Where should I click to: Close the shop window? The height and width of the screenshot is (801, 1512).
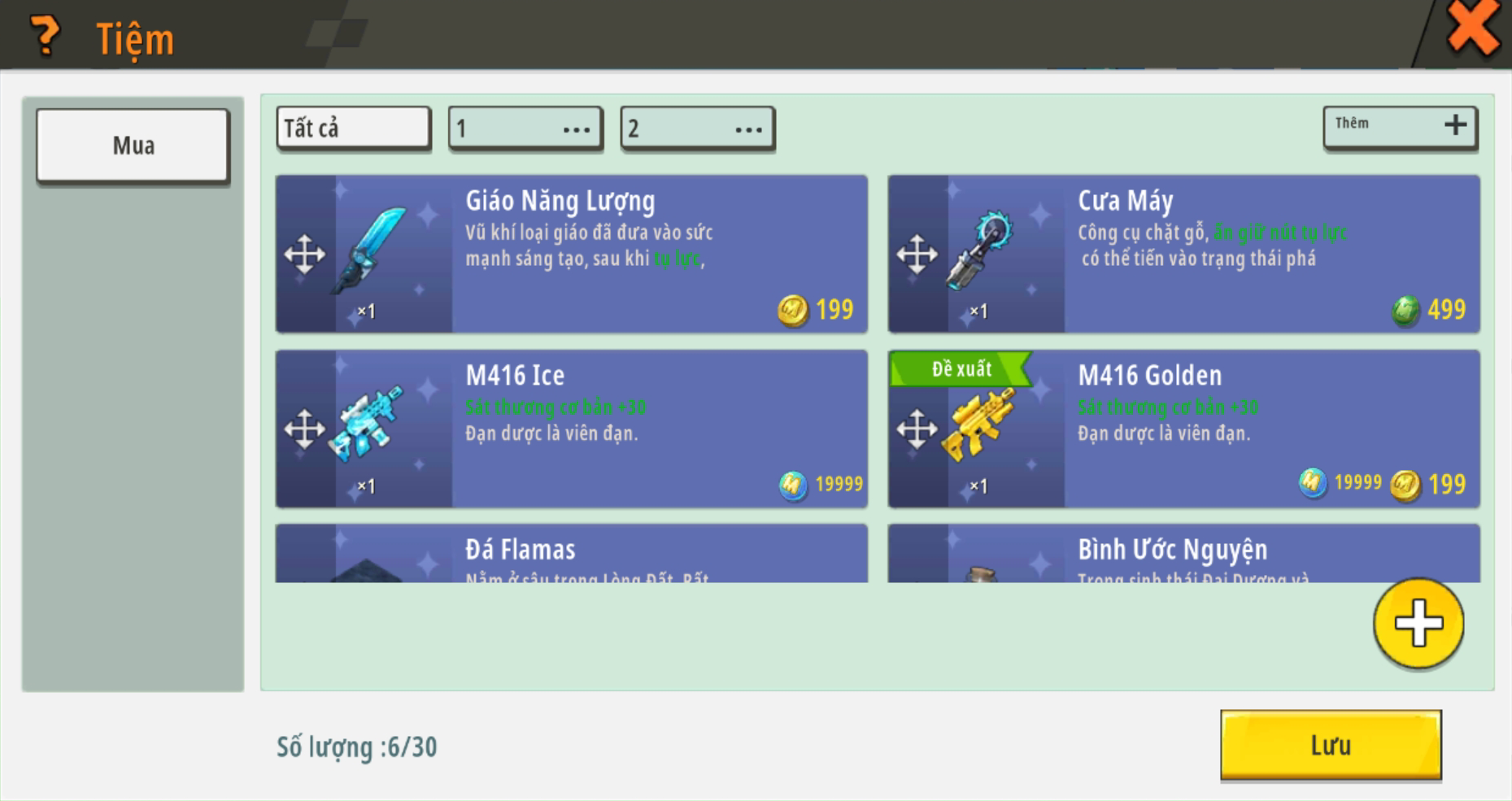pyautogui.click(x=1472, y=29)
